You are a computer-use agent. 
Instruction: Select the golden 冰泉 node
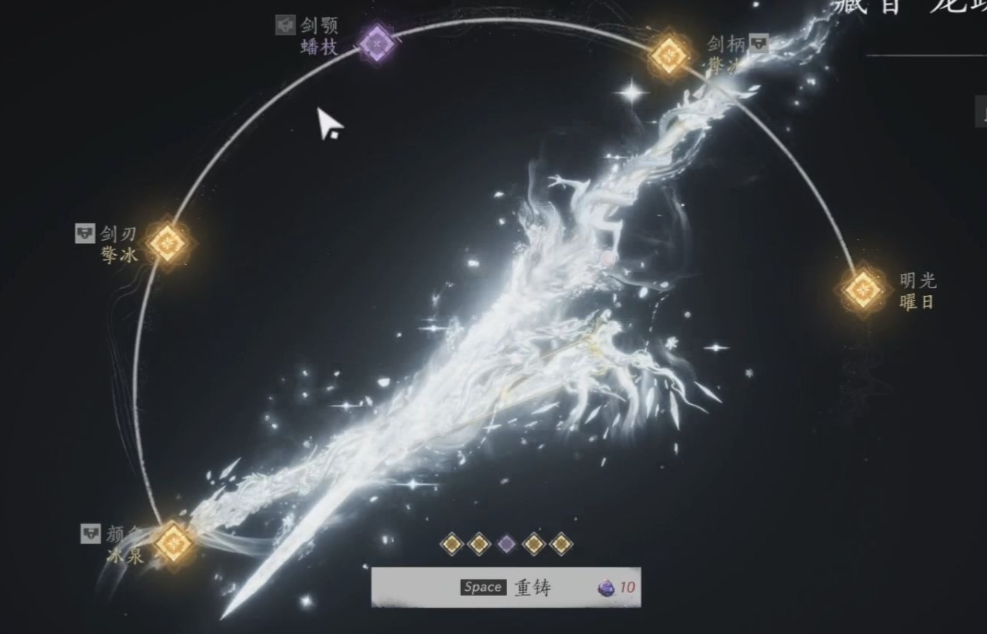pos(174,543)
